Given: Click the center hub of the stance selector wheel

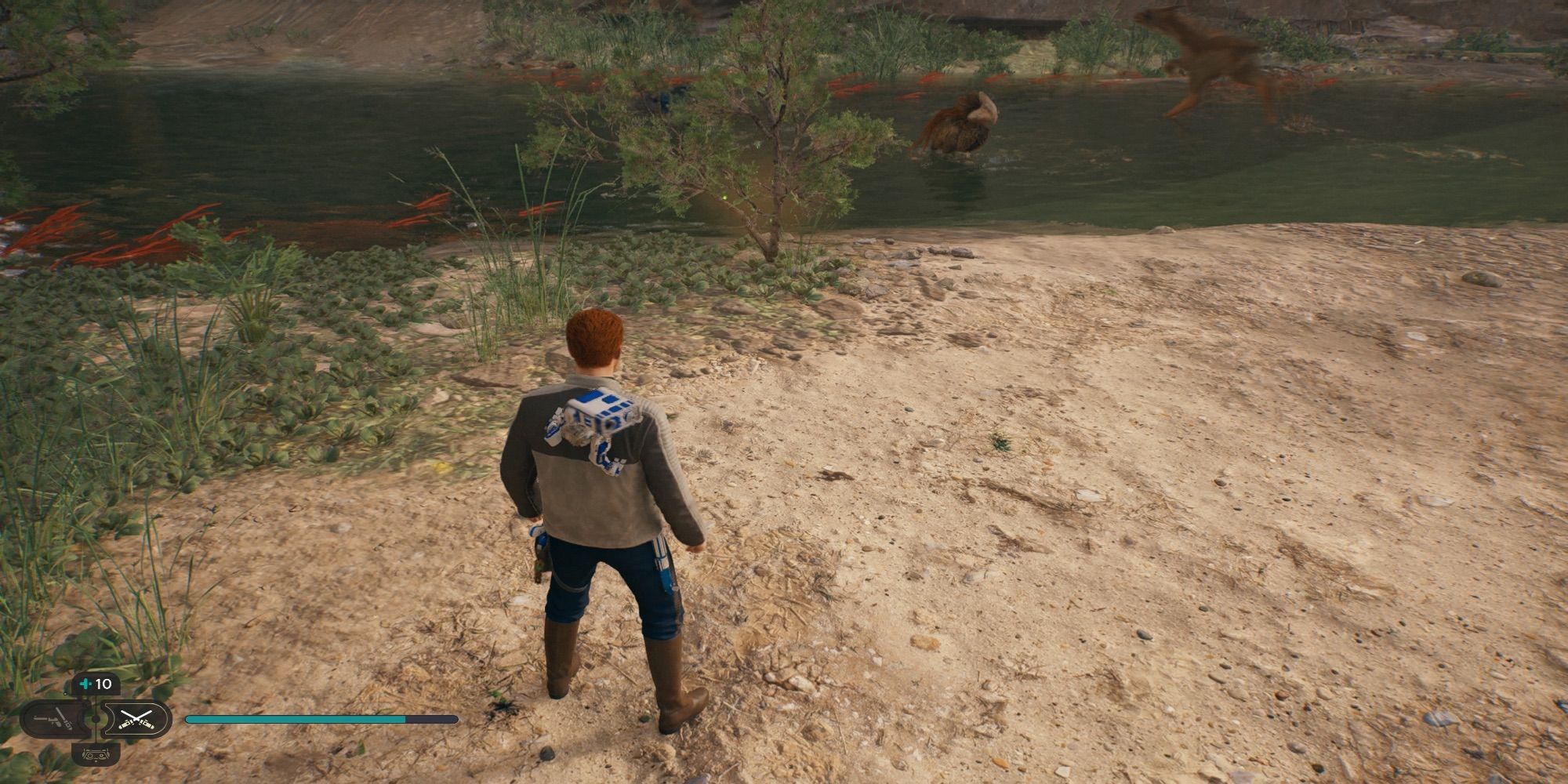Looking at the screenshot, I should pyautogui.click(x=96, y=719).
